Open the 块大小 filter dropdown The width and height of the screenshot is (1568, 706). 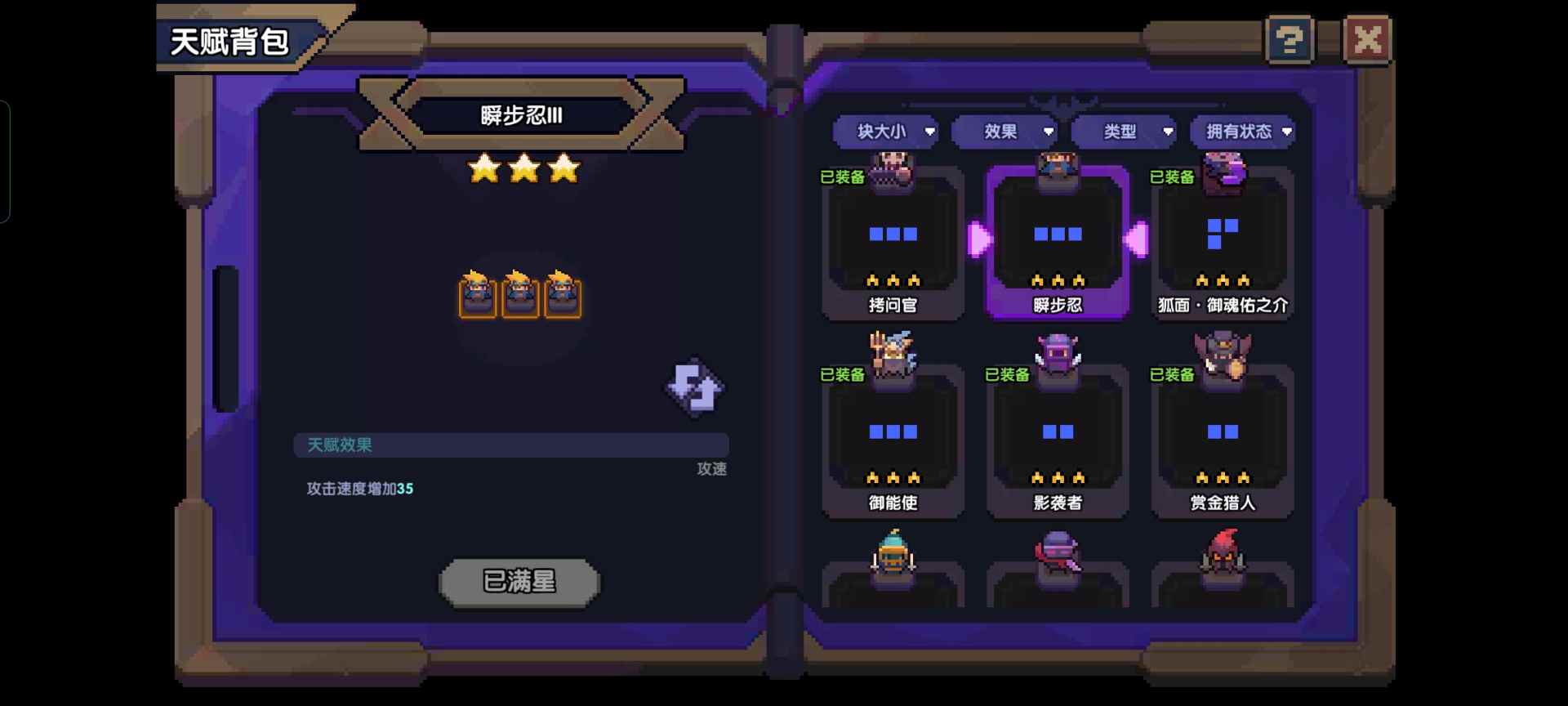click(884, 132)
